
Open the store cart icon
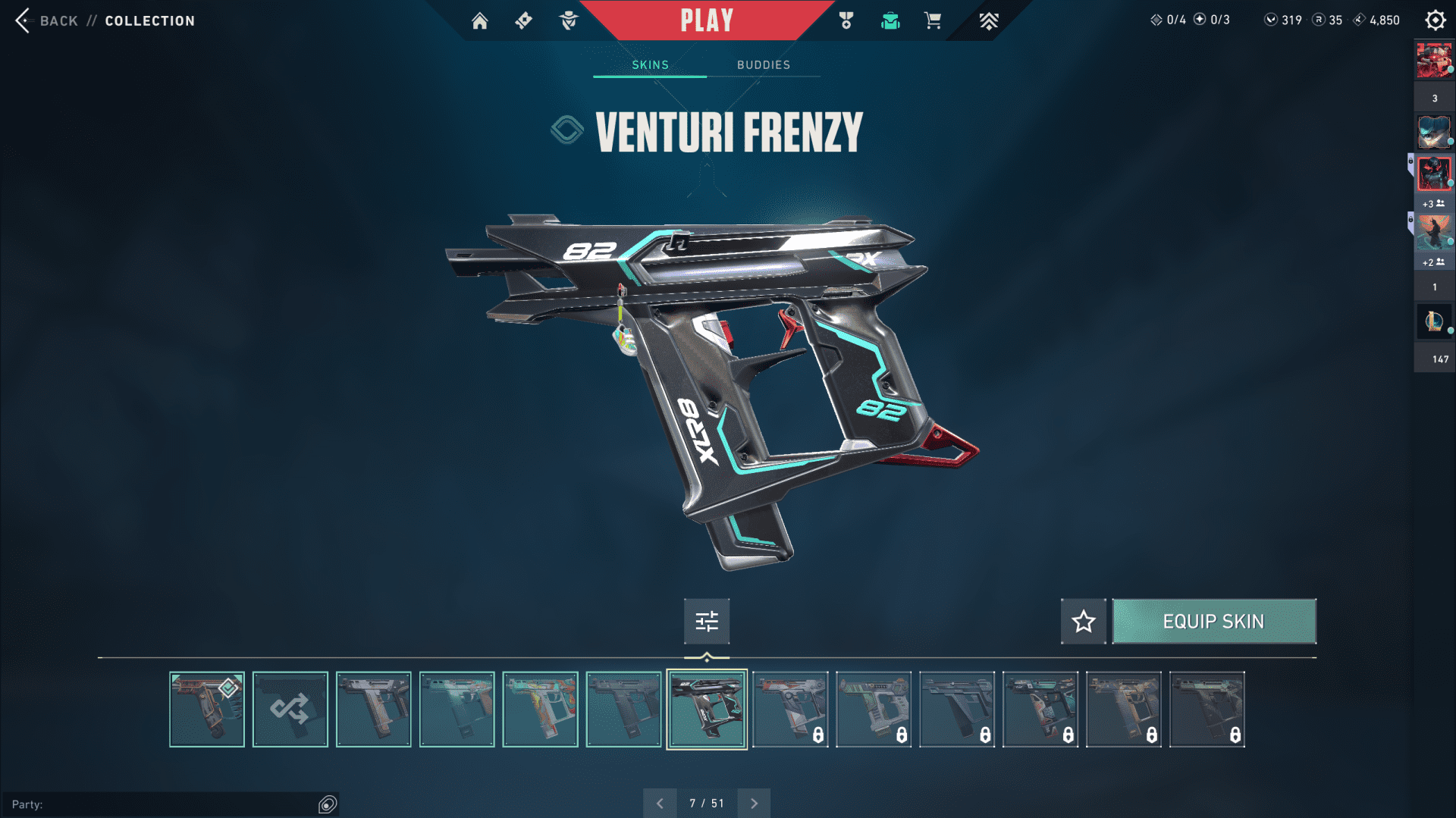(933, 20)
